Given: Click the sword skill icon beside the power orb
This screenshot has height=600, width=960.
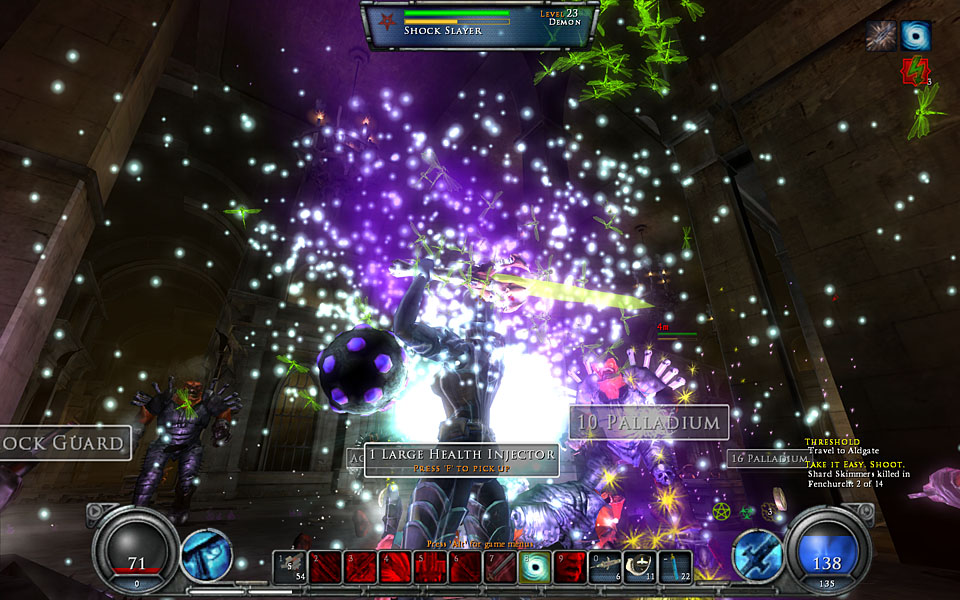Looking at the screenshot, I should point(757,555).
